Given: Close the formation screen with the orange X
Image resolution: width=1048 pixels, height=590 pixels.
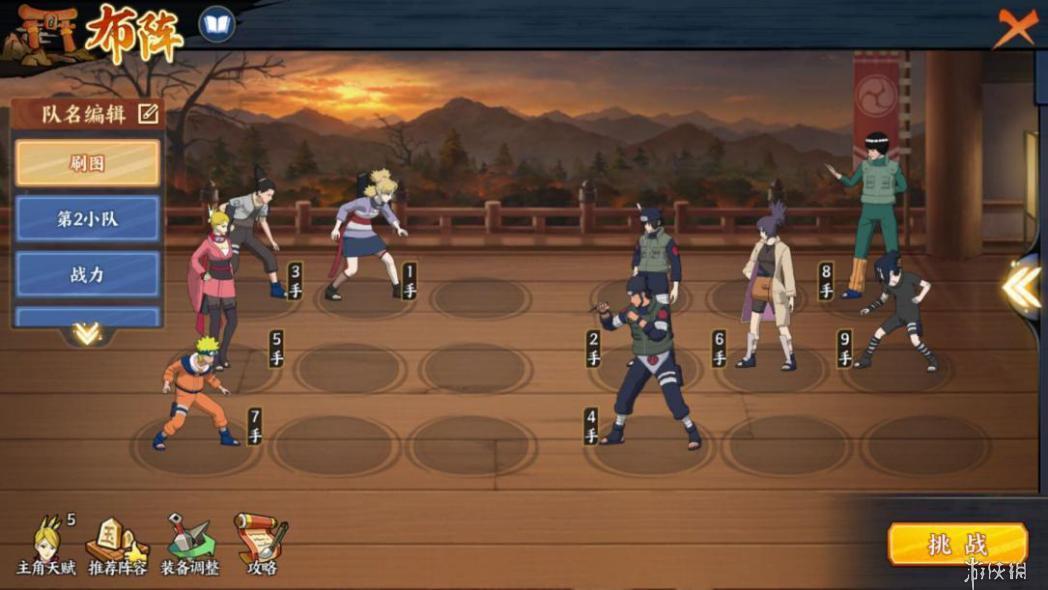Looking at the screenshot, I should tap(1015, 27).
